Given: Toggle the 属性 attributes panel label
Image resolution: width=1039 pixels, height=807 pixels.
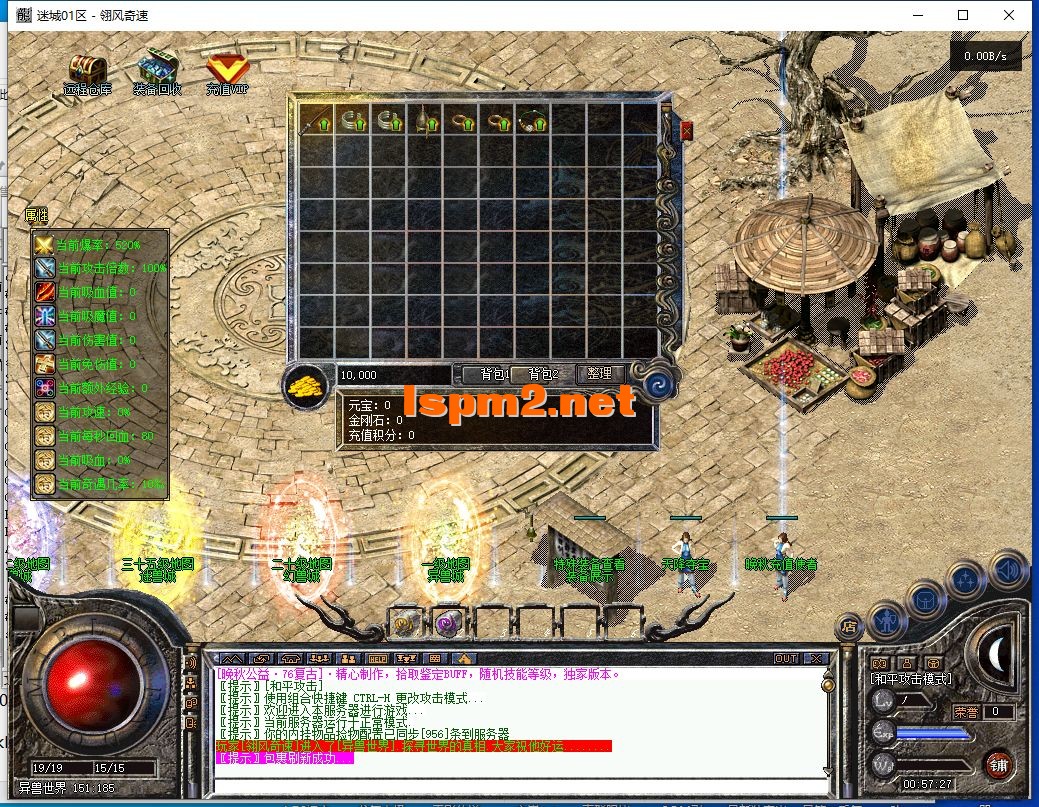Looking at the screenshot, I should tap(36, 215).
